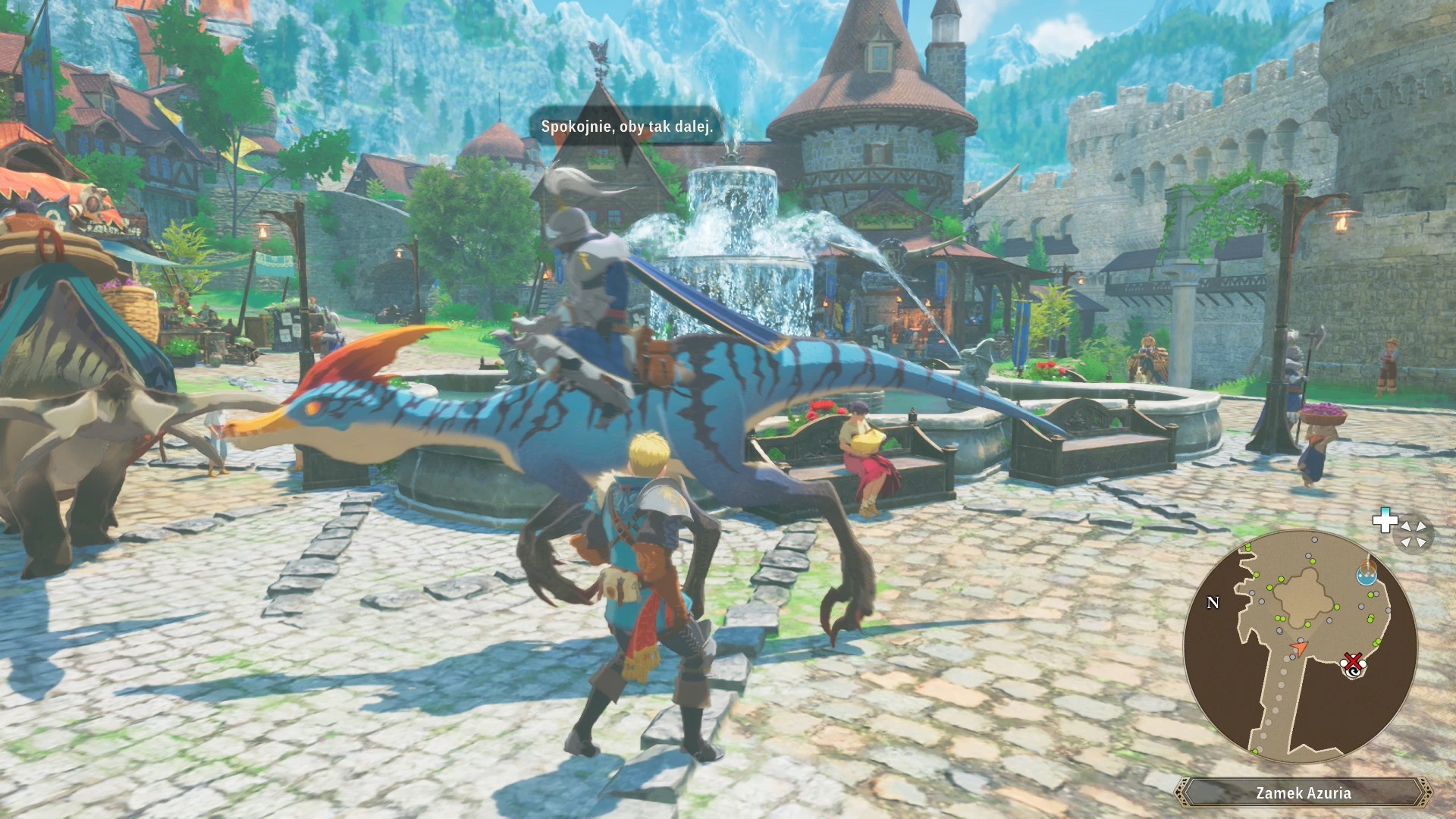This screenshot has height=819, width=1456.
Task: Open the circular minimap
Action: 1300,645
